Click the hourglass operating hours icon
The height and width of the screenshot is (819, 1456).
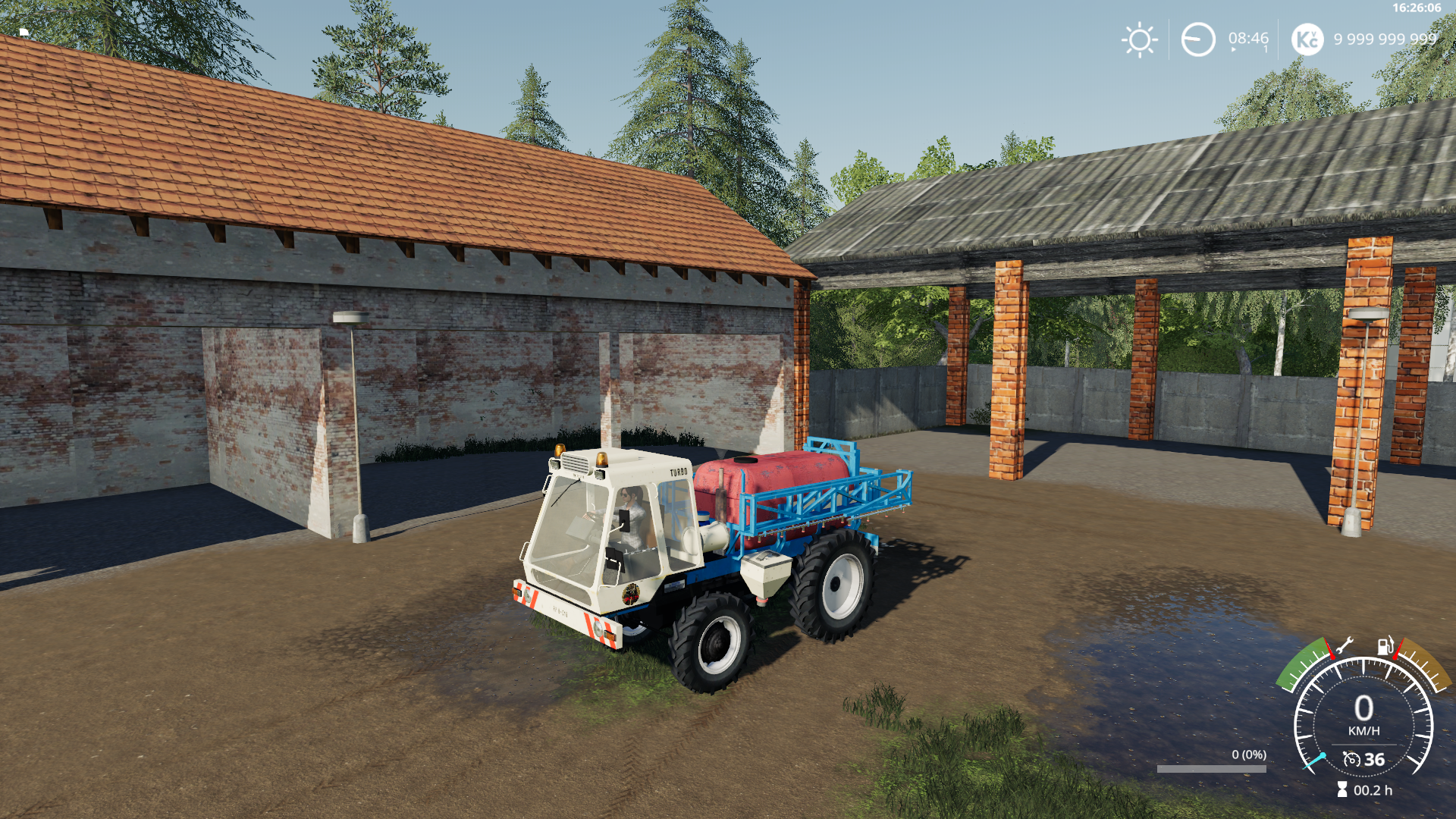tap(1342, 790)
